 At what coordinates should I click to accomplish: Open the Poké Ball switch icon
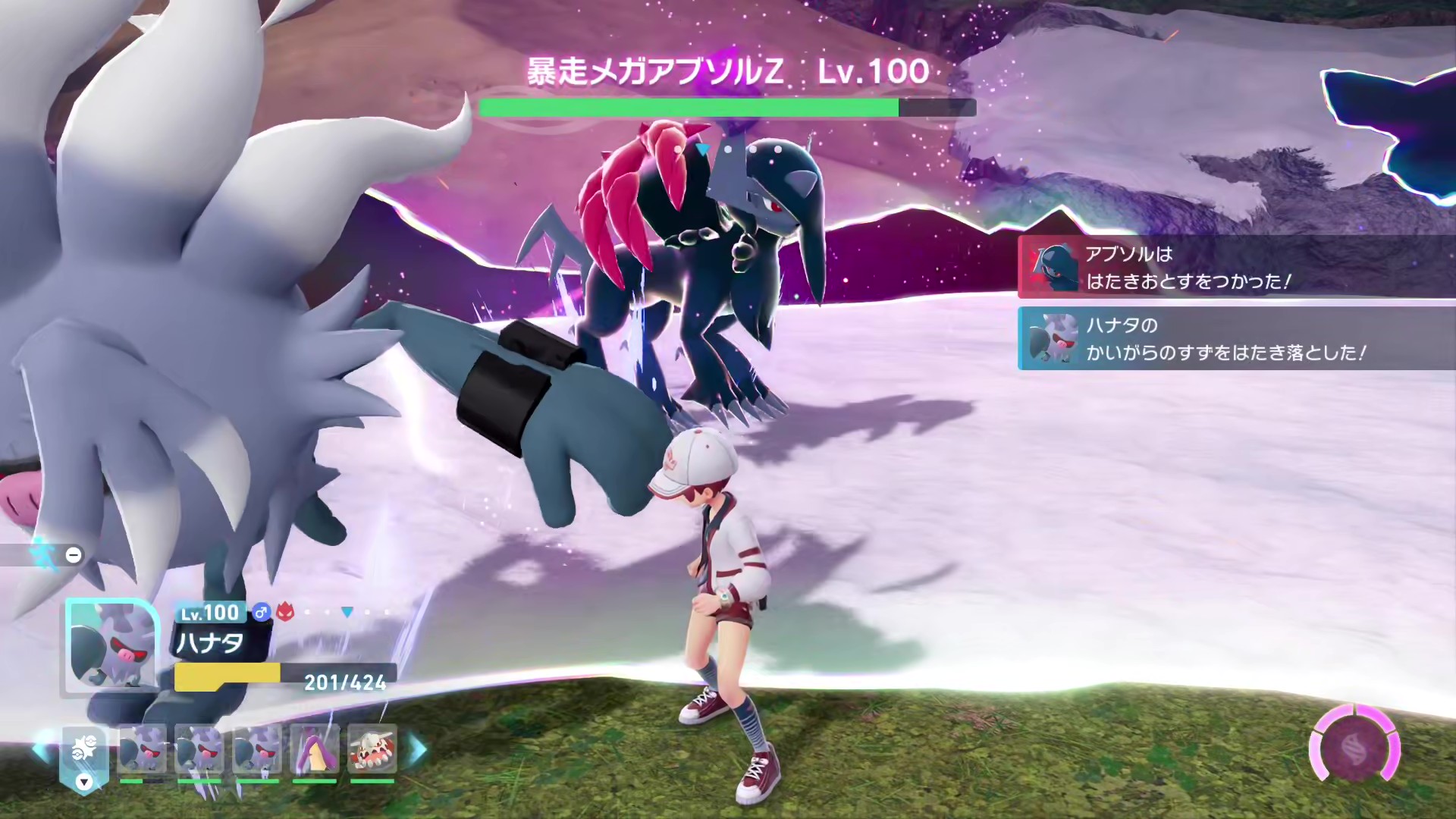(84, 751)
